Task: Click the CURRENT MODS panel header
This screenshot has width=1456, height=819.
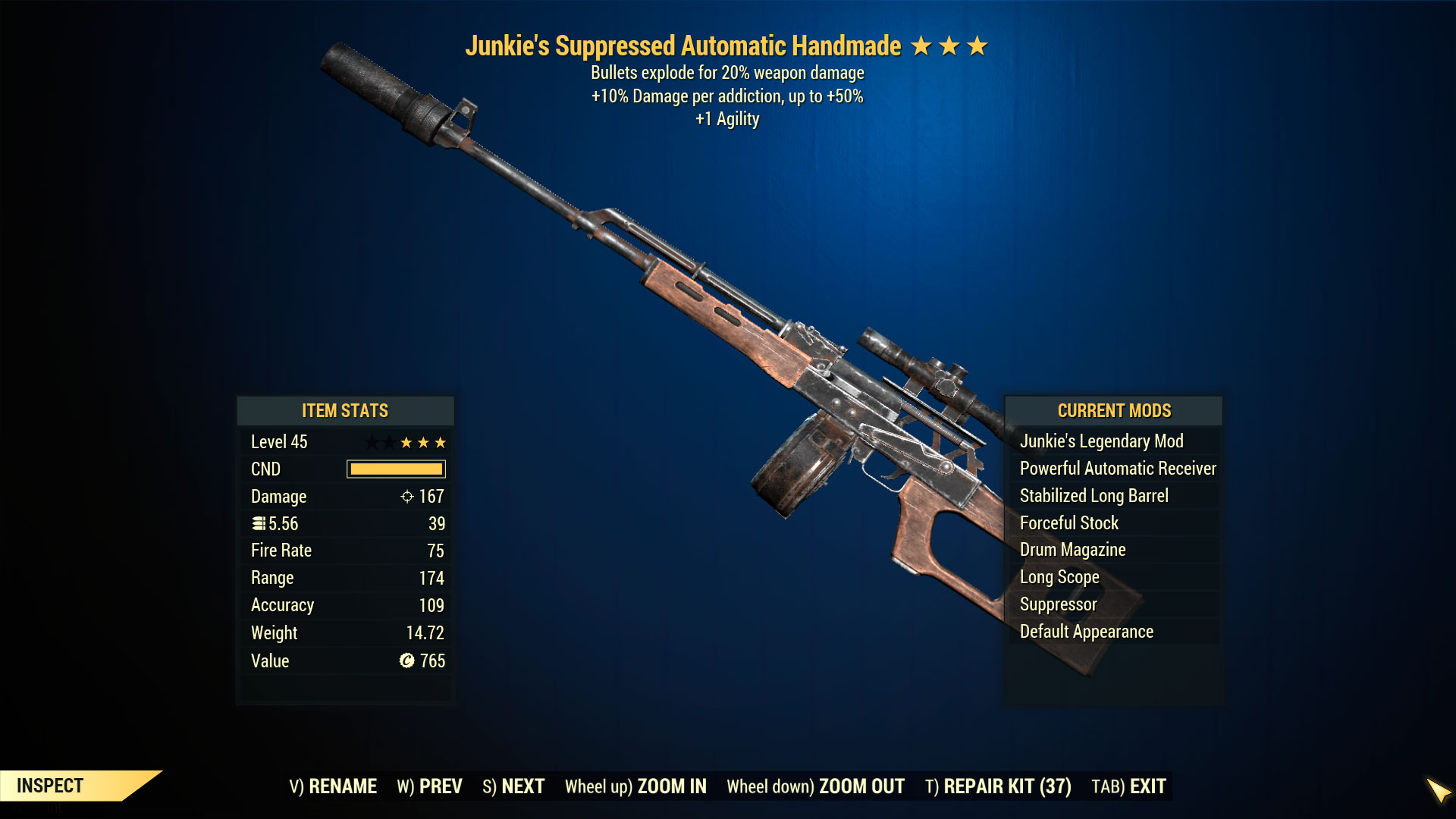Action: (x=1115, y=411)
